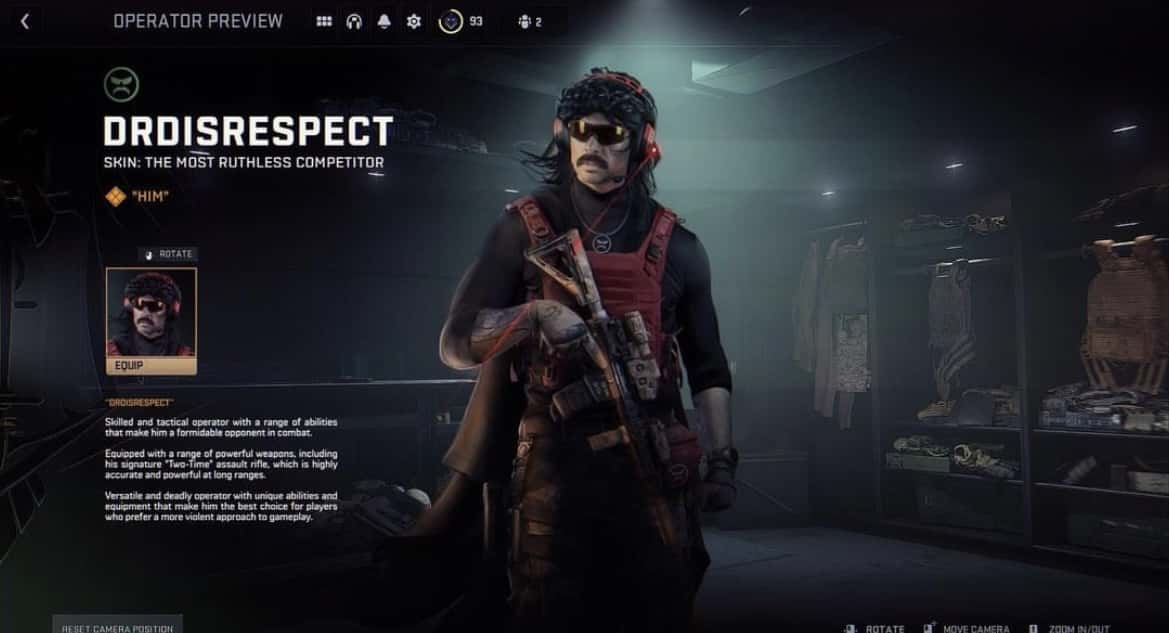Viewport: 1169px width, 633px height.
Task: Go back using the top-left arrow
Action: (25, 21)
